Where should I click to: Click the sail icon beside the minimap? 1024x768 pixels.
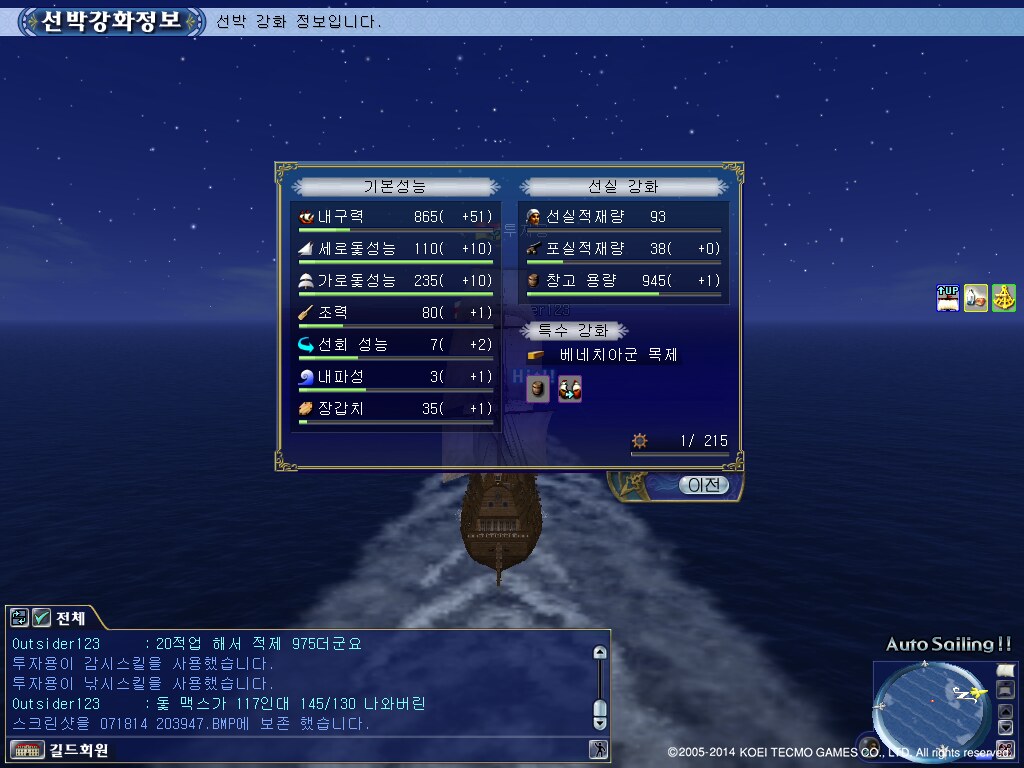1006,670
